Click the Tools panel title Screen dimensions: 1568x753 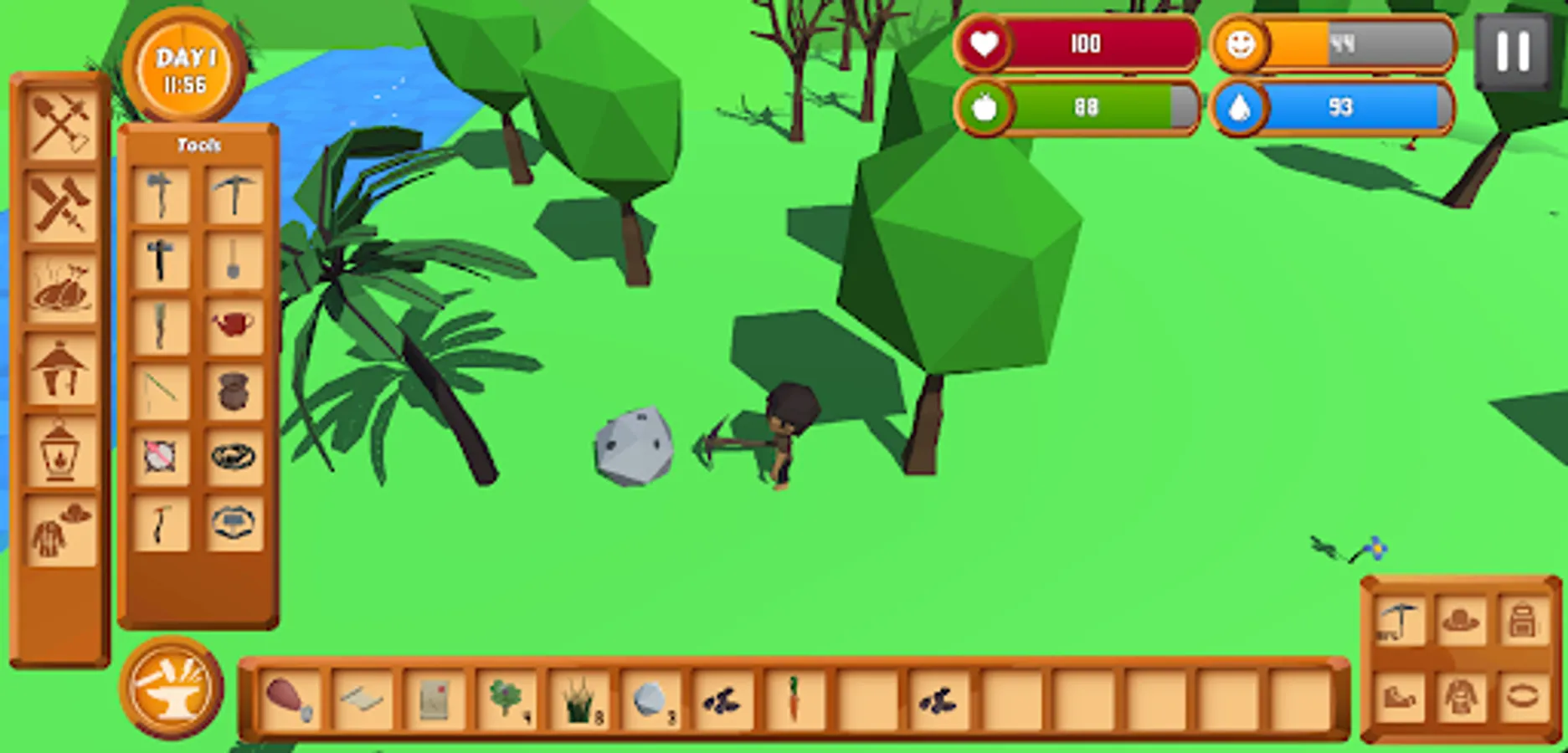point(199,144)
